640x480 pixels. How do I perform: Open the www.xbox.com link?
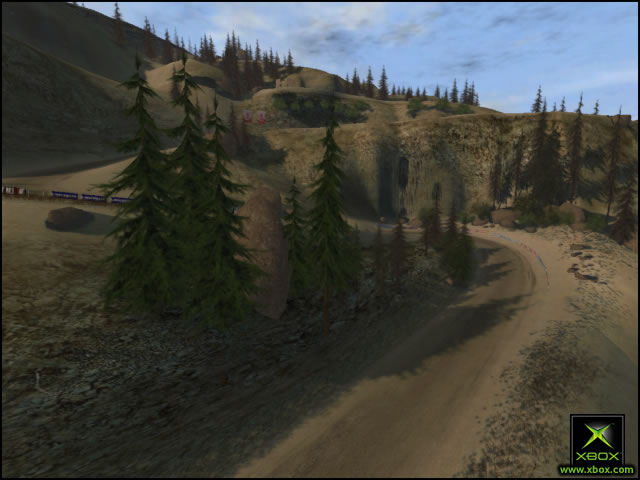[x=596, y=469]
